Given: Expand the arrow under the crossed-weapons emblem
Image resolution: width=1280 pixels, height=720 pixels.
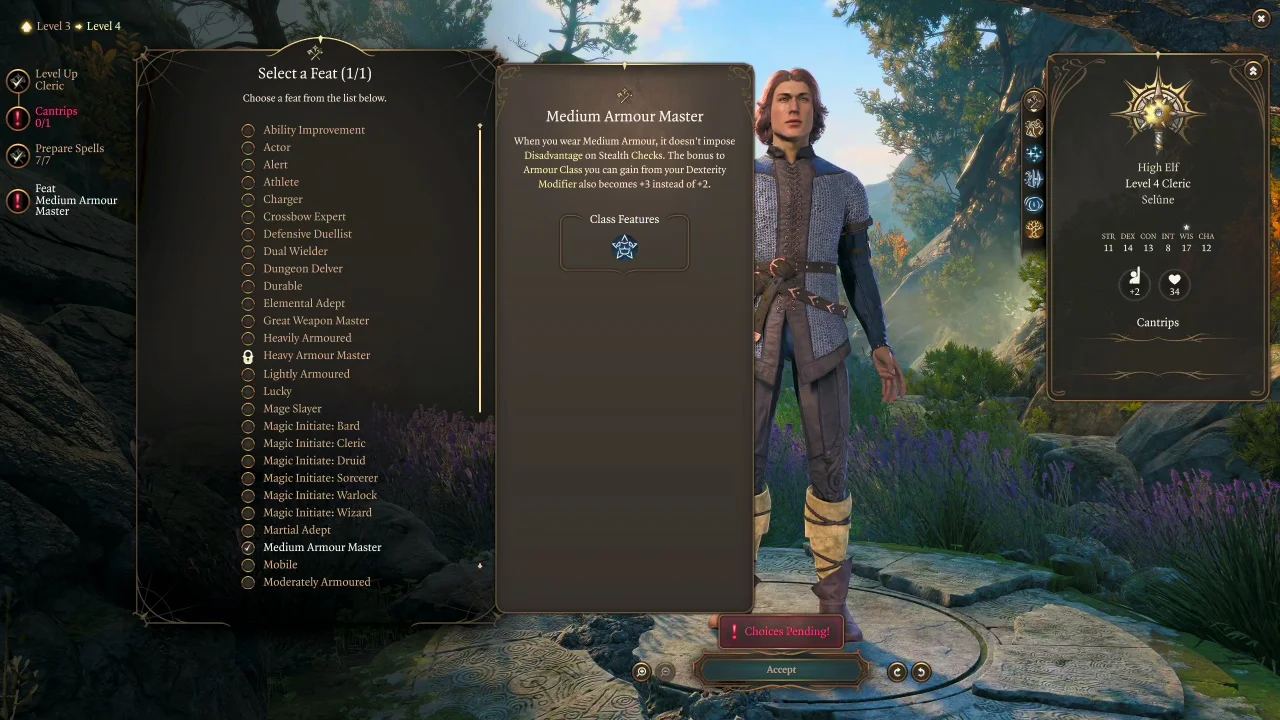Looking at the screenshot, I should 1033,112.
